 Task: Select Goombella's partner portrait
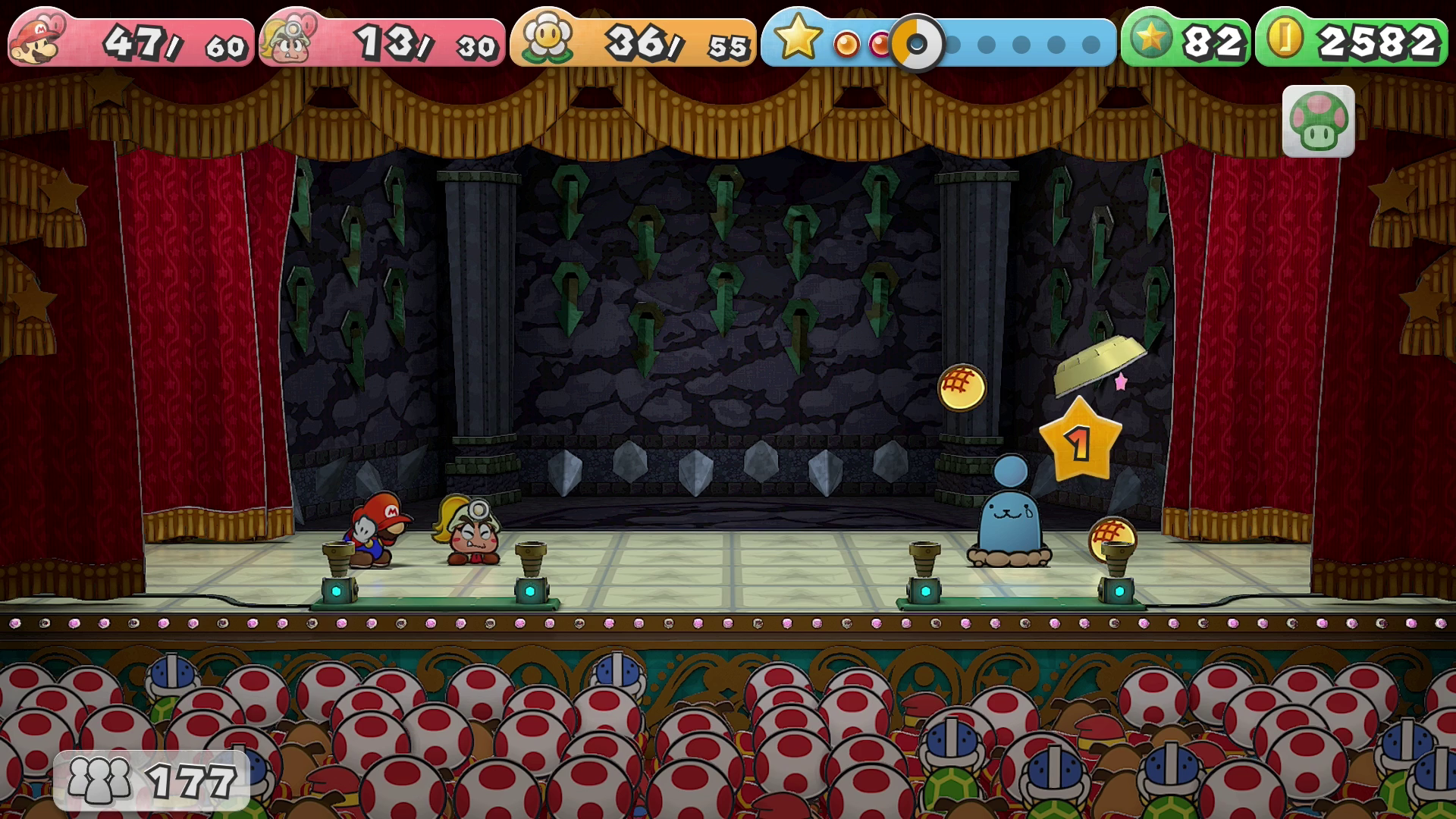[289, 41]
